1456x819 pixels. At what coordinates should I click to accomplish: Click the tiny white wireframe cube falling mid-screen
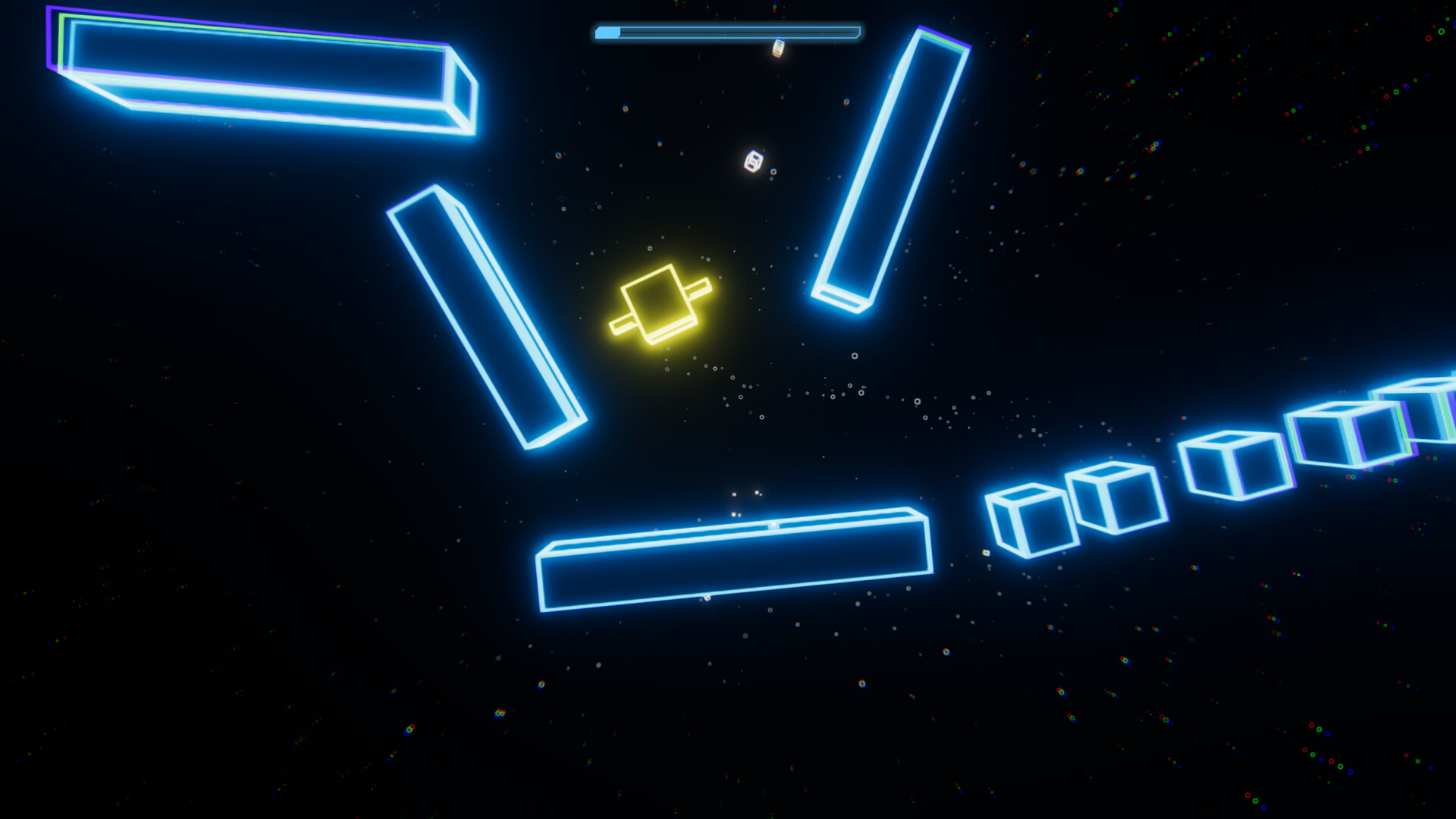[x=752, y=162]
